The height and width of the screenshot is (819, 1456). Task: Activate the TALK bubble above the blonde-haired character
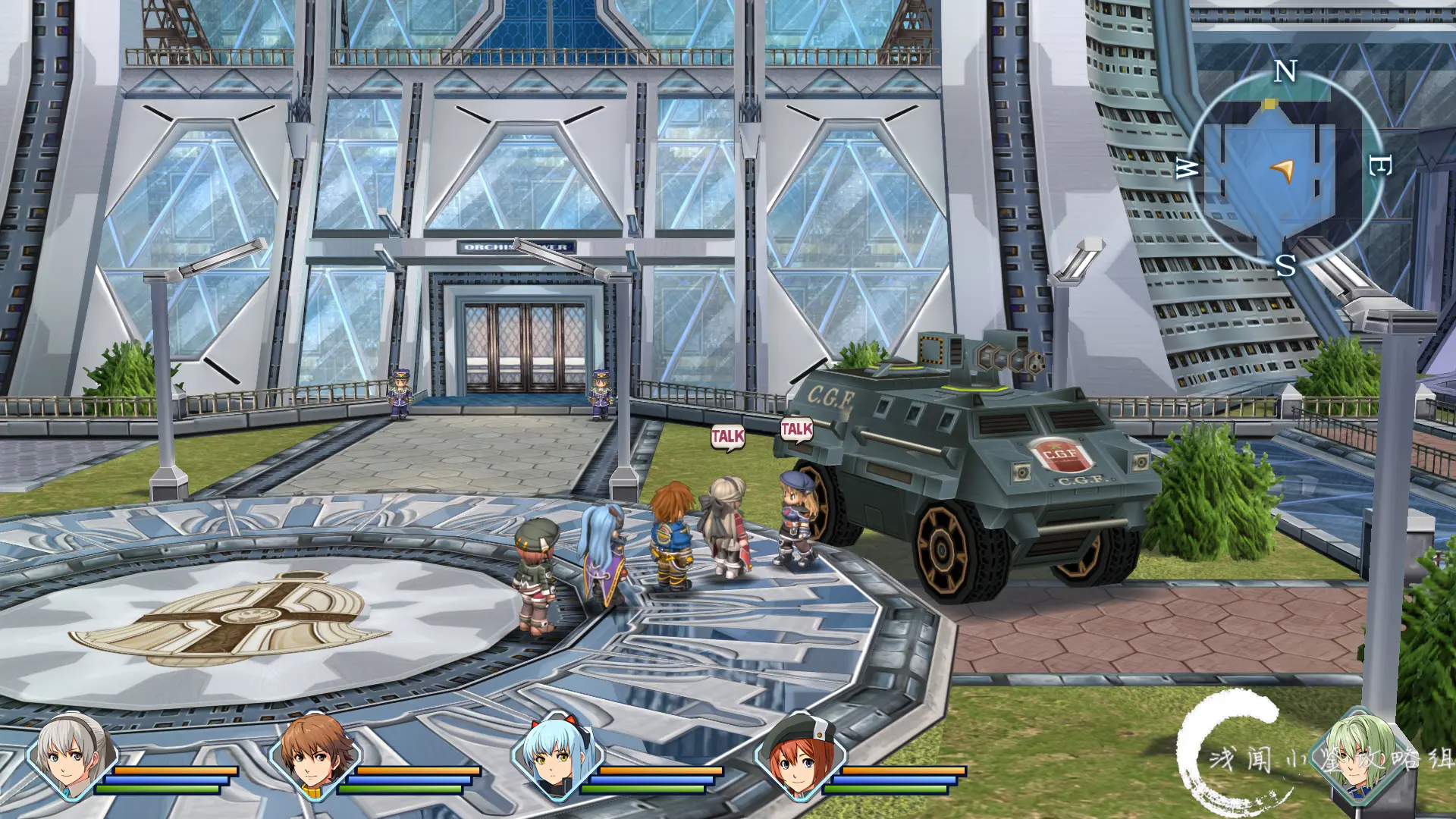727,437
